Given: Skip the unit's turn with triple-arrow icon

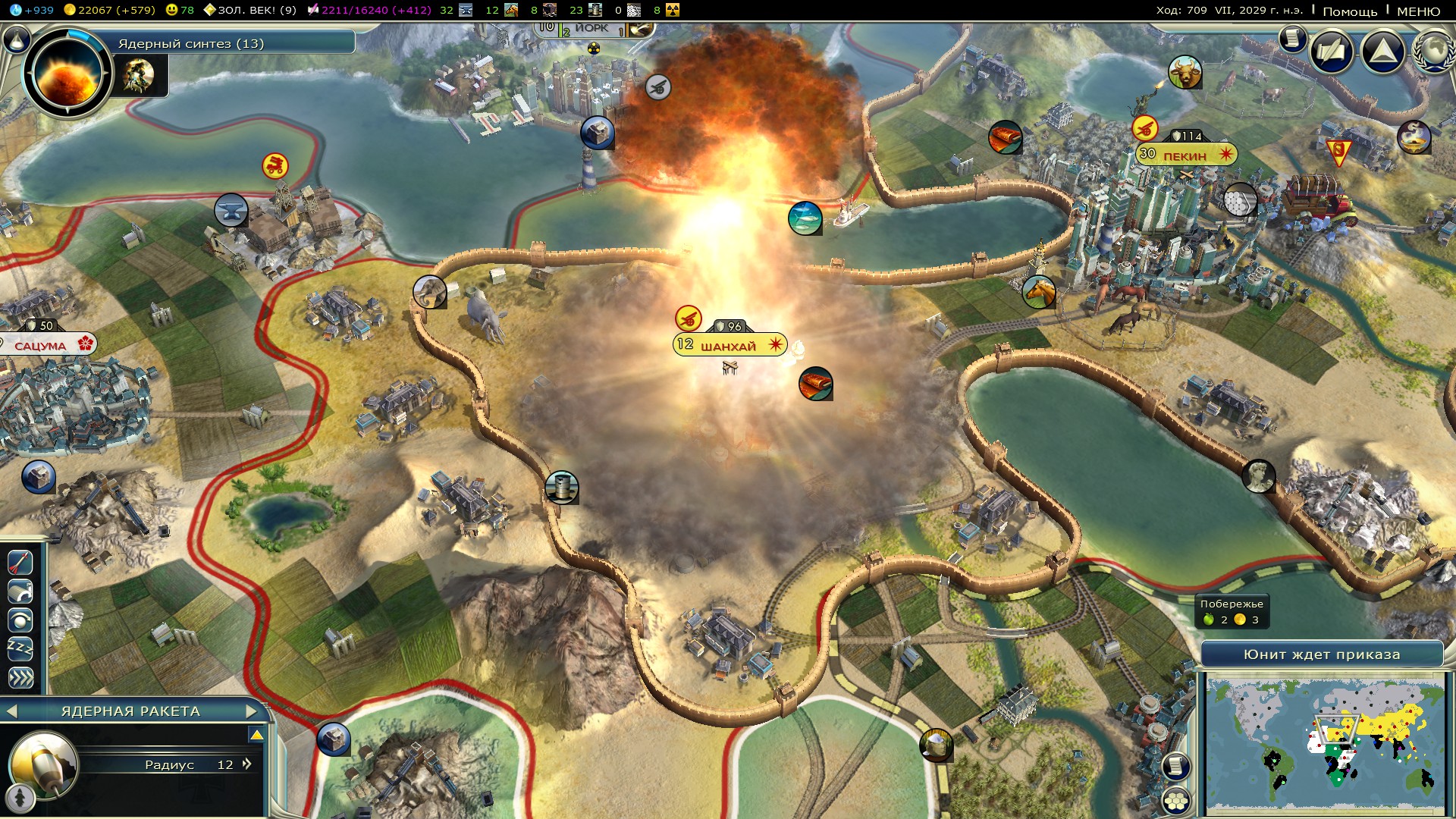Looking at the screenshot, I should pos(20,677).
